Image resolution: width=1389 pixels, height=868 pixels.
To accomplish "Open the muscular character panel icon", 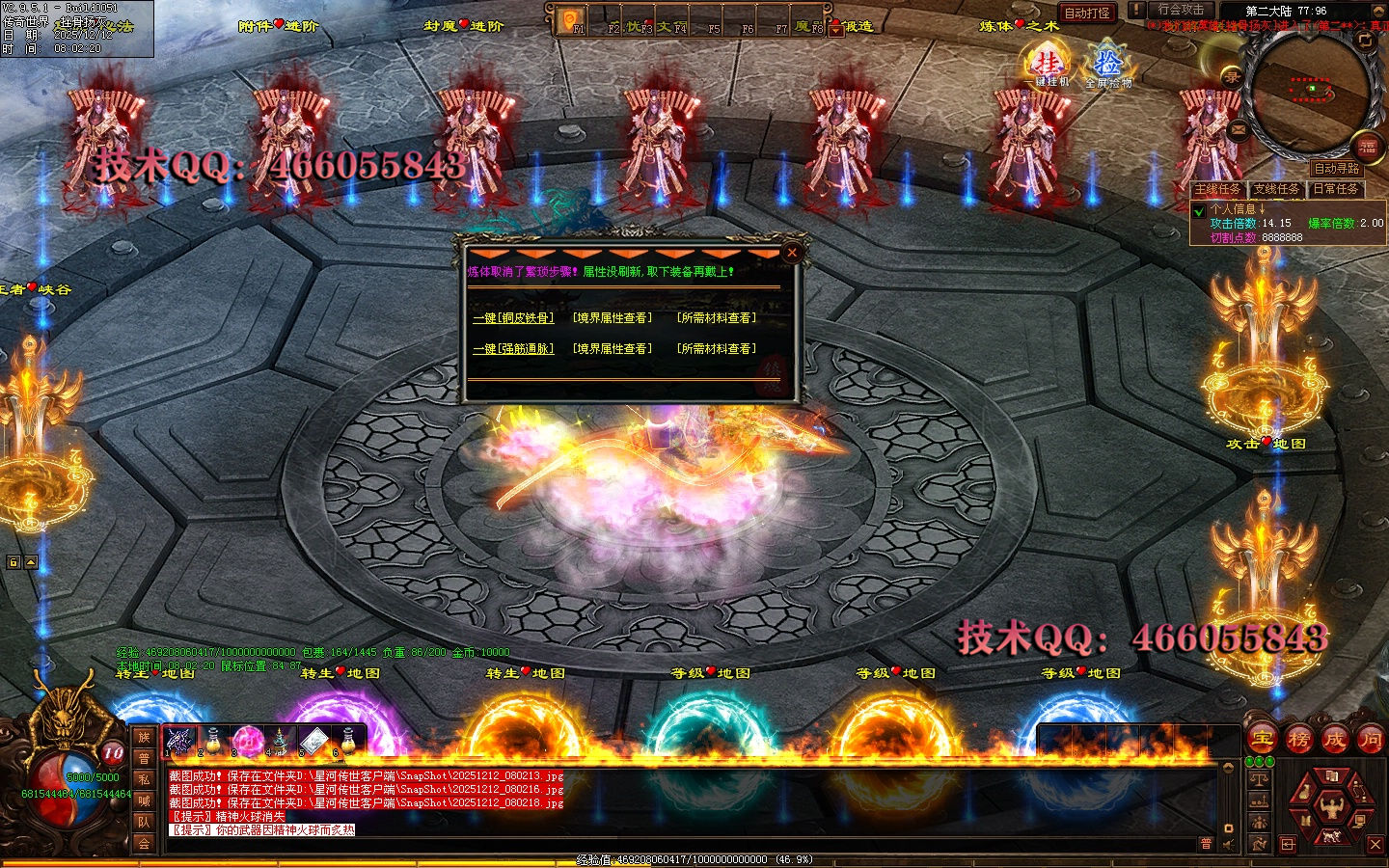I will (1332, 806).
